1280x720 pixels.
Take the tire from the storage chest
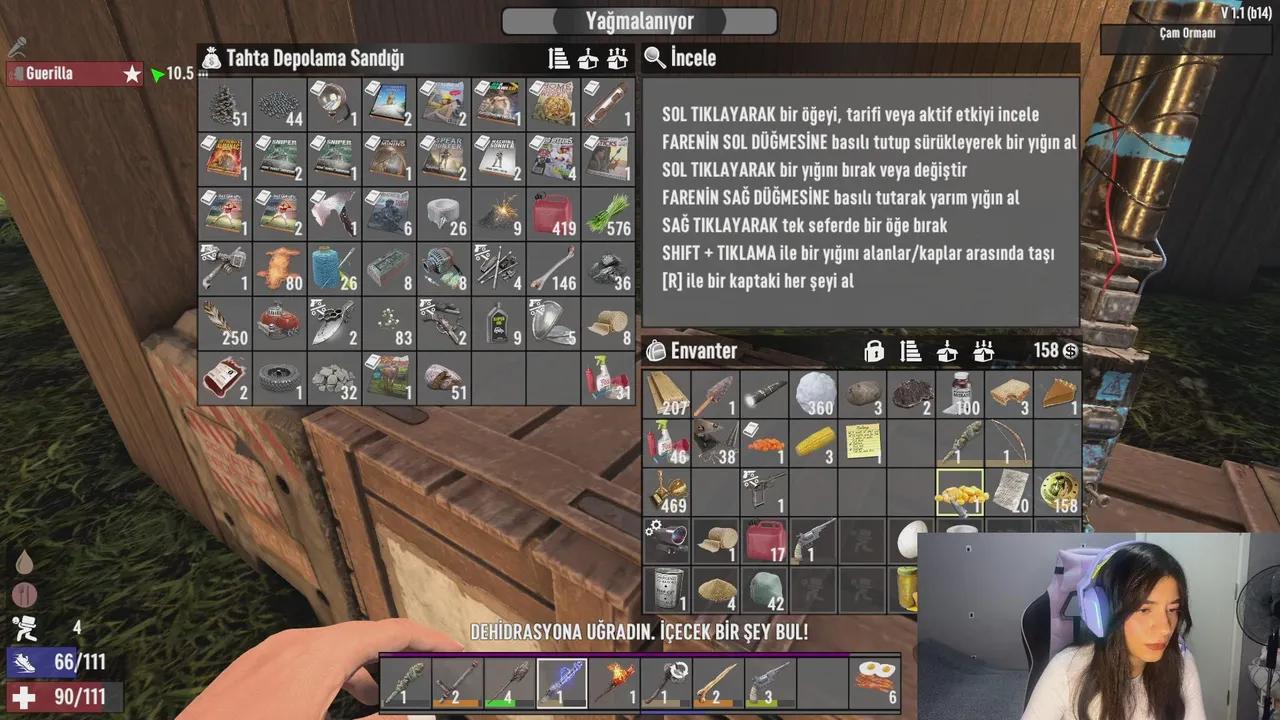tap(279, 377)
